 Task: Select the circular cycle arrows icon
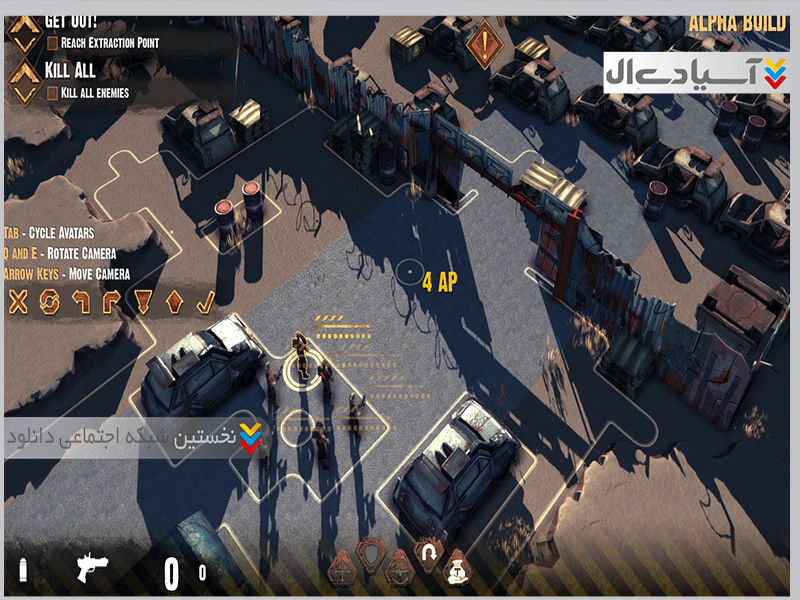click(x=48, y=301)
